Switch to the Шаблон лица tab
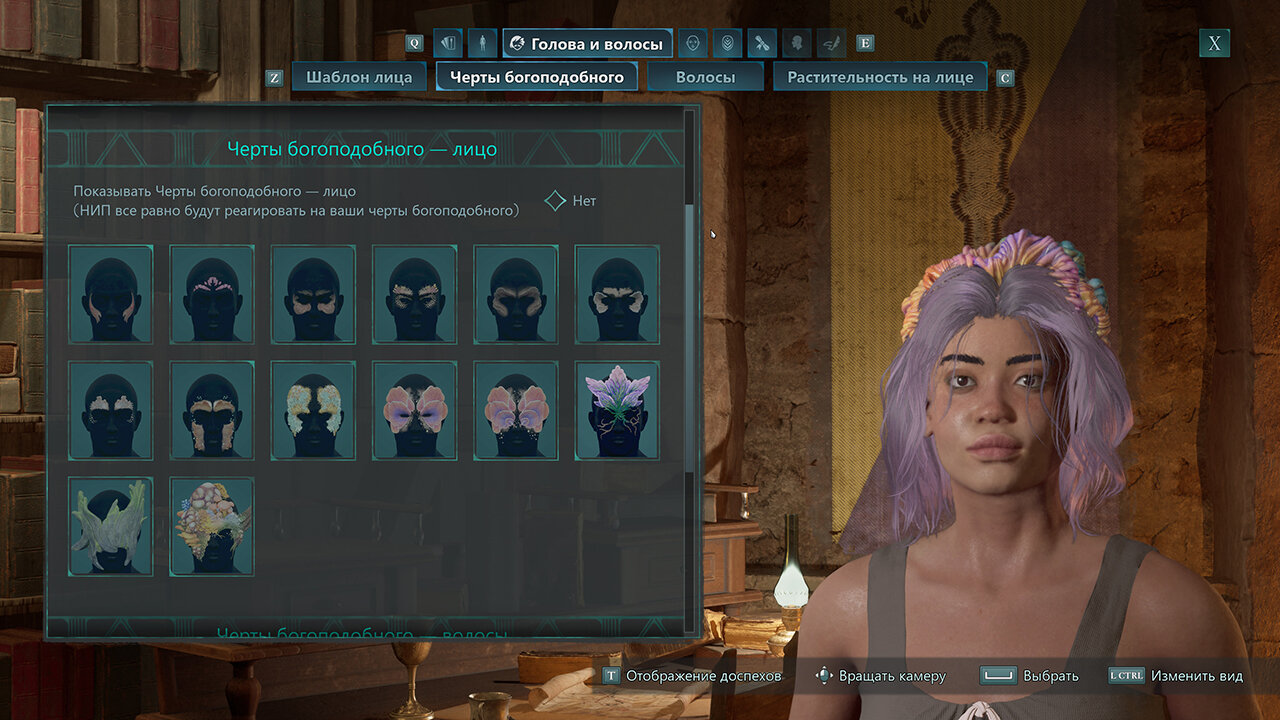Viewport: 1280px width, 720px height. (x=359, y=77)
